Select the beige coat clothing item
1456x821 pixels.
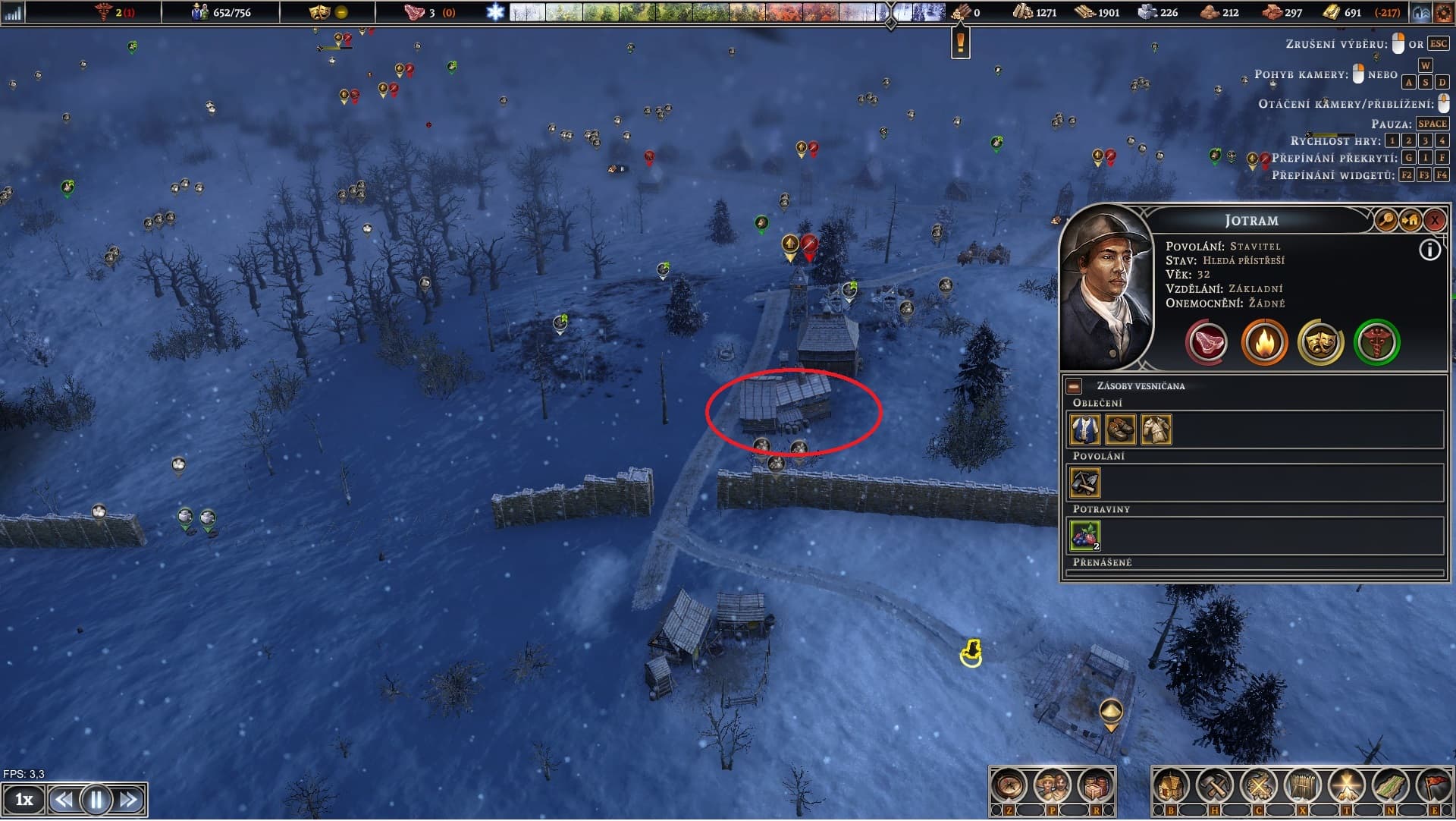coord(1156,429)
